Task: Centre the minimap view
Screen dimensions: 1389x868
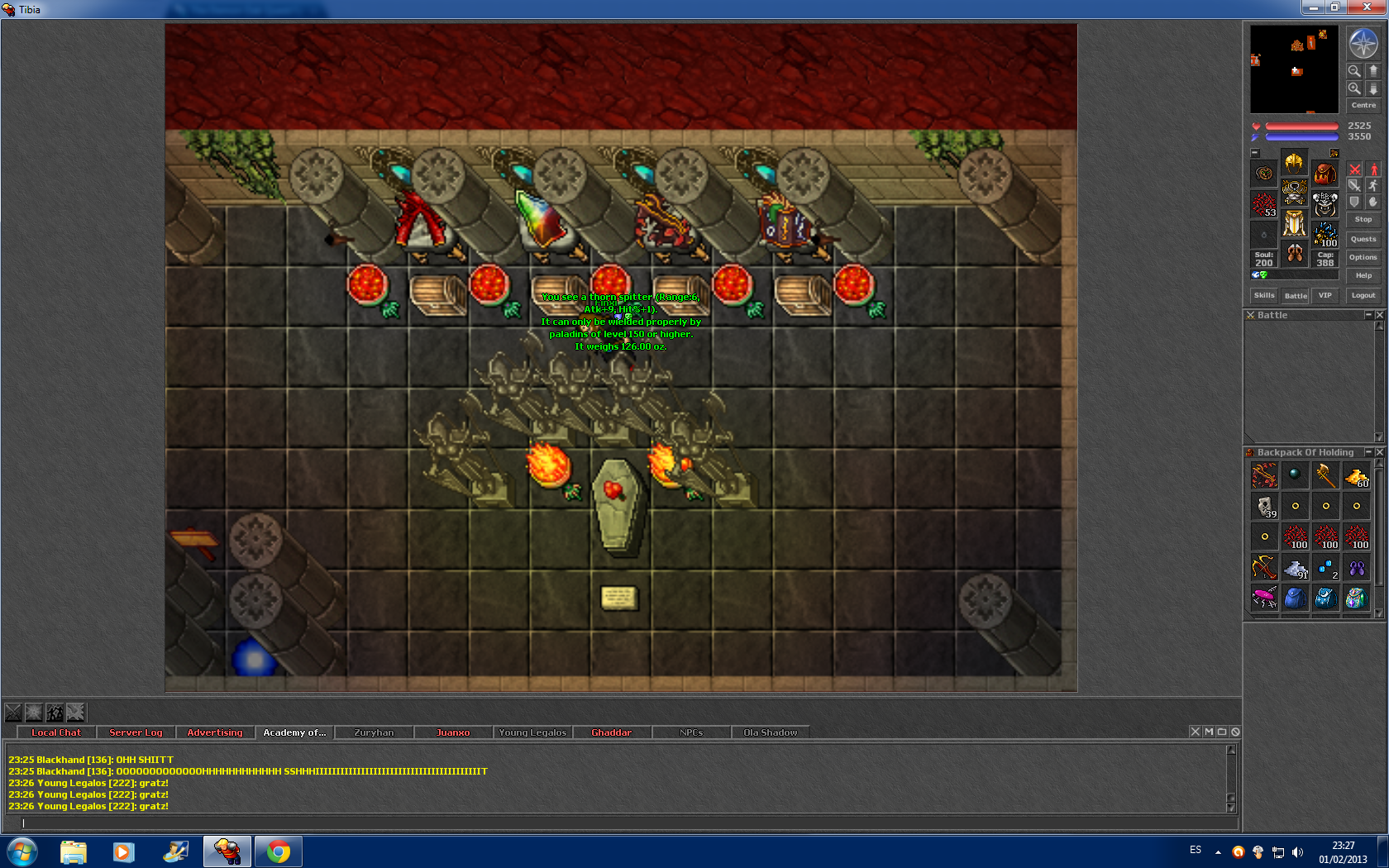Action: (x=1363, y=105)
